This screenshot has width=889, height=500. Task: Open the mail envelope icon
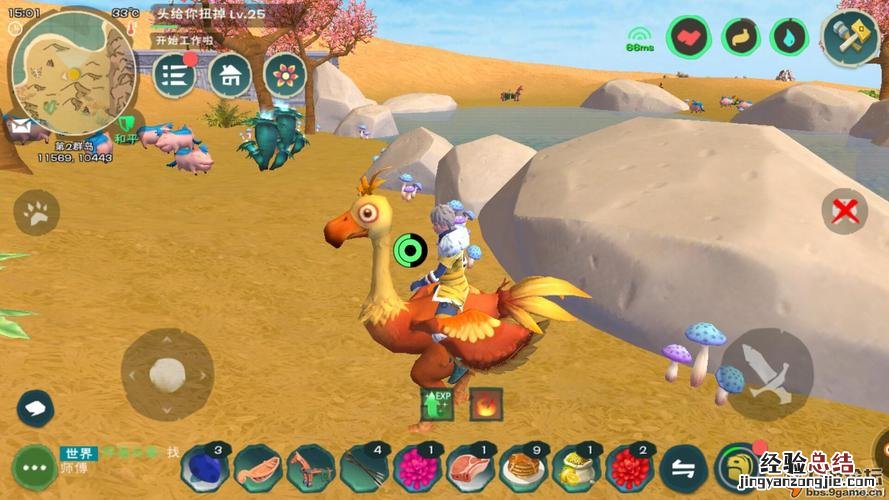click(x=20, y=128)
